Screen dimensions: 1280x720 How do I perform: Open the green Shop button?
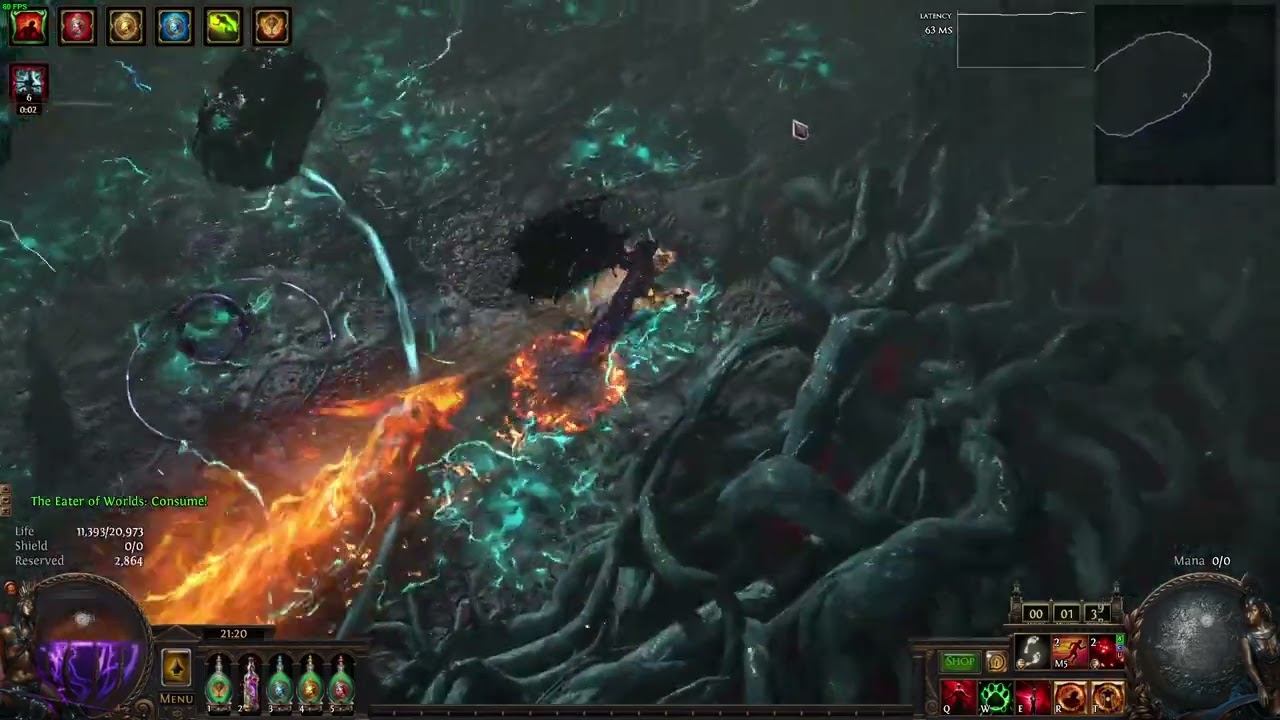pos(960,662)
